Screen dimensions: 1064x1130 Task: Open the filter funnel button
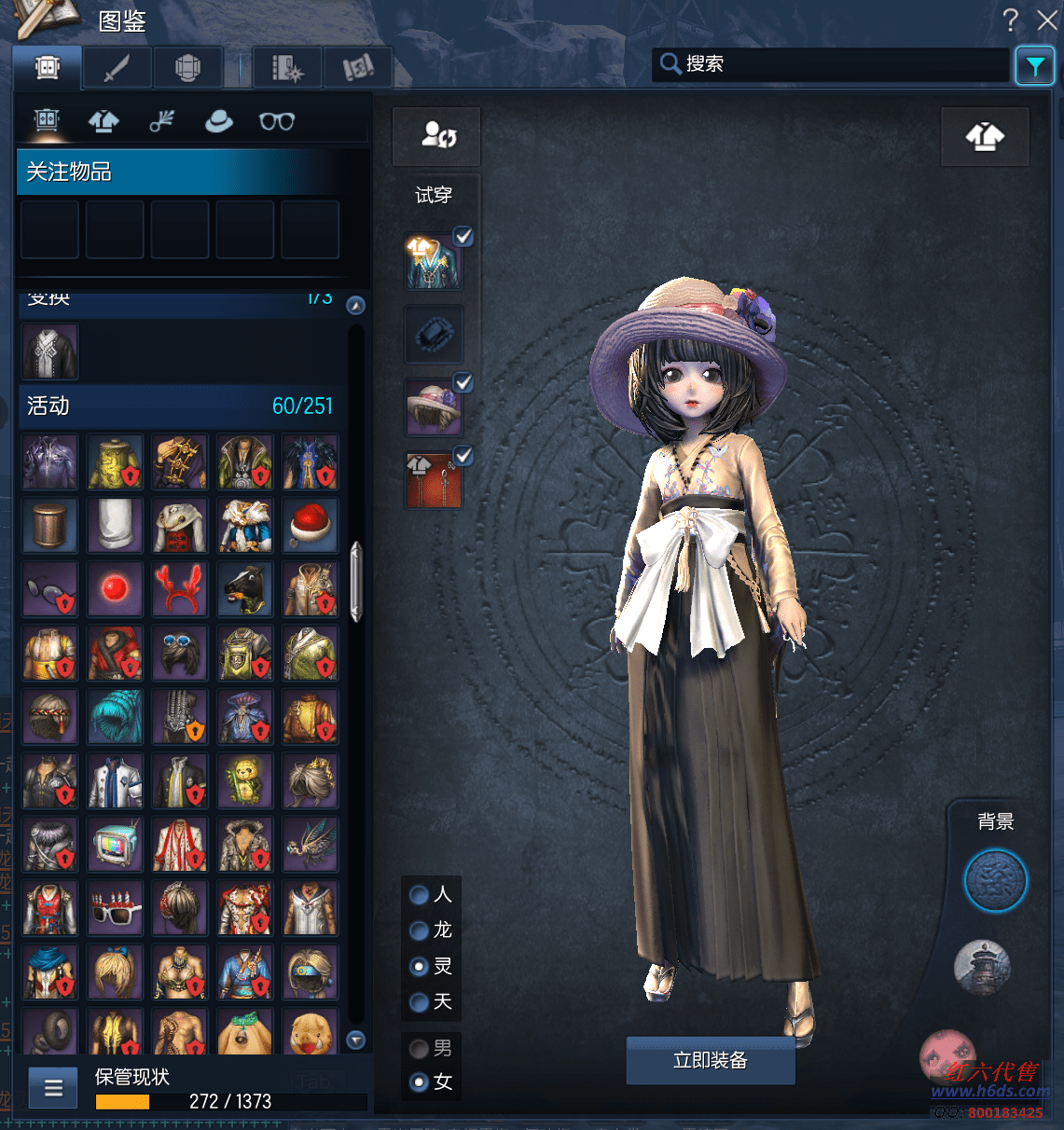point(1035,65)
